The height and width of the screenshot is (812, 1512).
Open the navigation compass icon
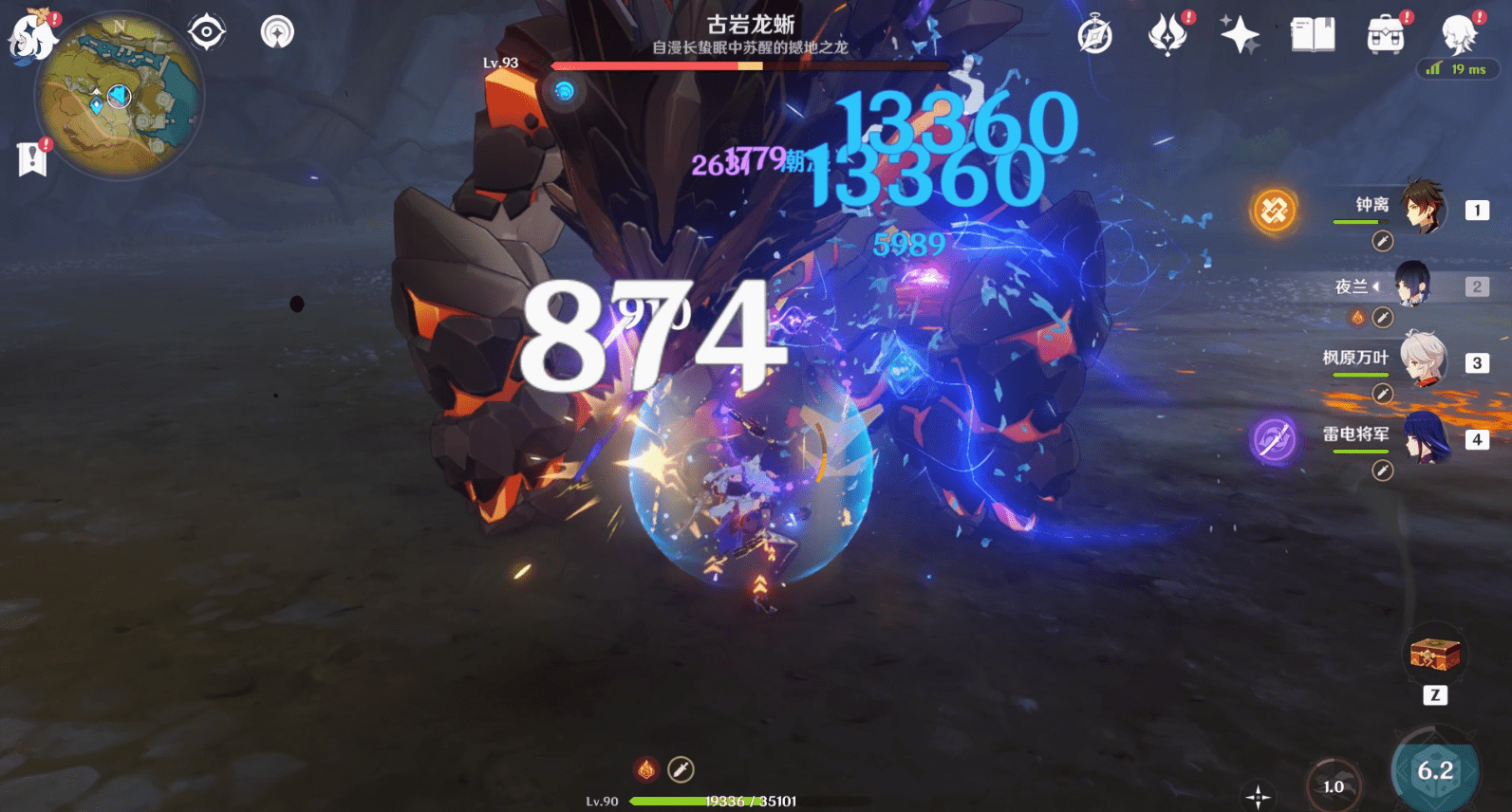coord(1094,31)
